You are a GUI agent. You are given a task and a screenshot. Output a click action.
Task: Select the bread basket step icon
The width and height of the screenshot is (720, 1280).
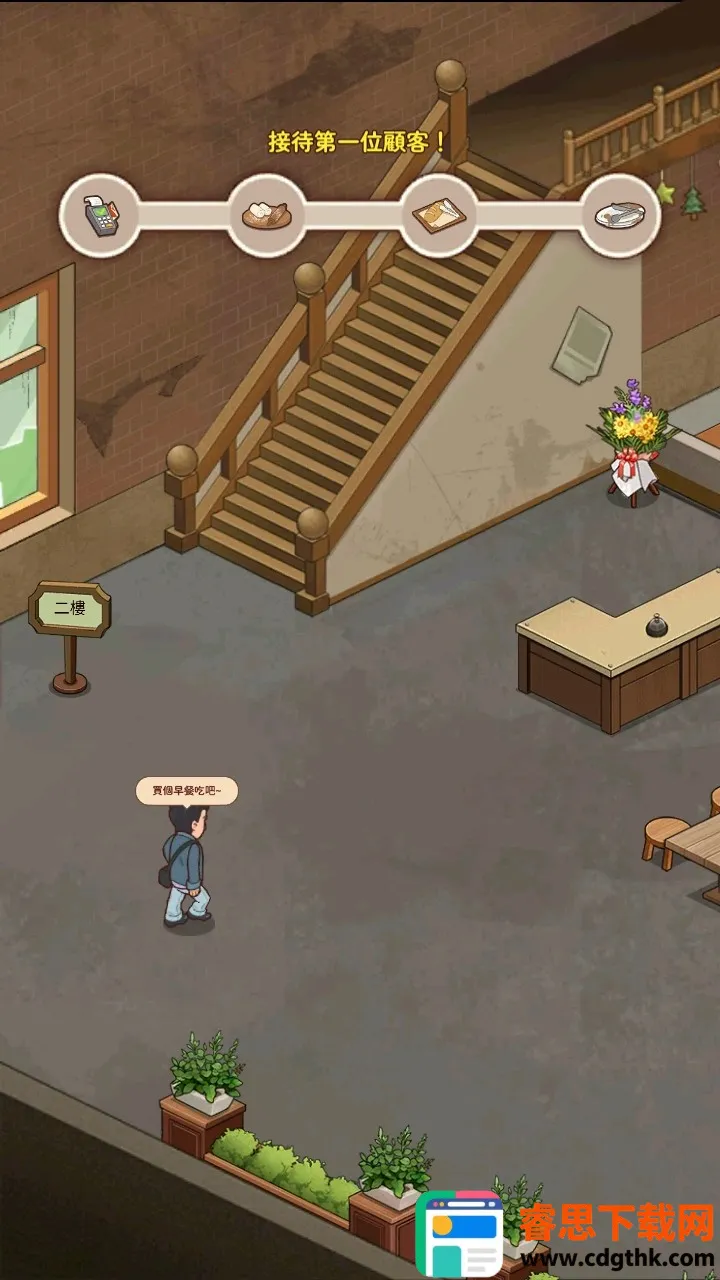(x=266, y=214)
